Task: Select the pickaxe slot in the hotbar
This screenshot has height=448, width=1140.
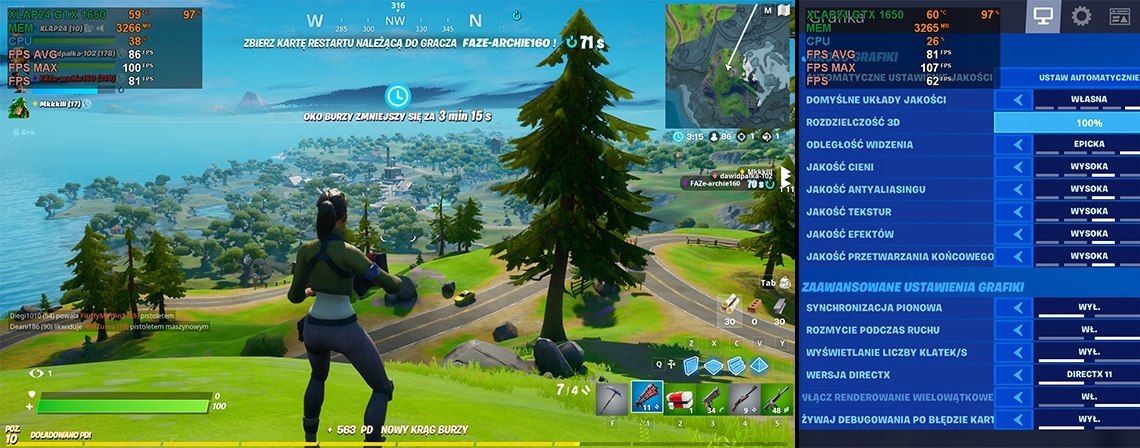Action: click(x=612, y=398)
